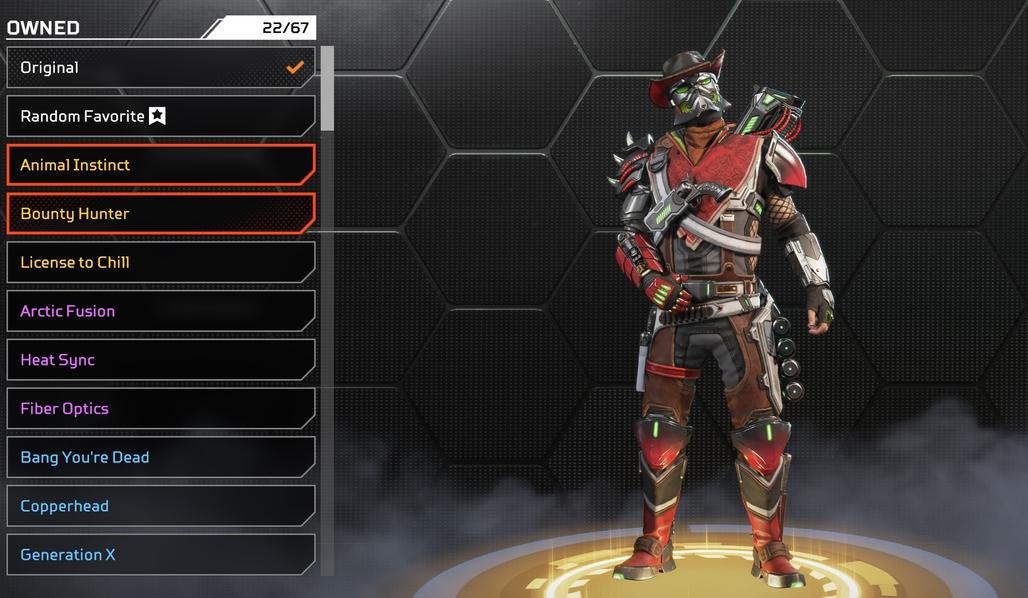Image resolution: width=1028 pixels, height=598 pixels.
Task: Select the Bang You're Dead skin
Action: click(160, 457)
